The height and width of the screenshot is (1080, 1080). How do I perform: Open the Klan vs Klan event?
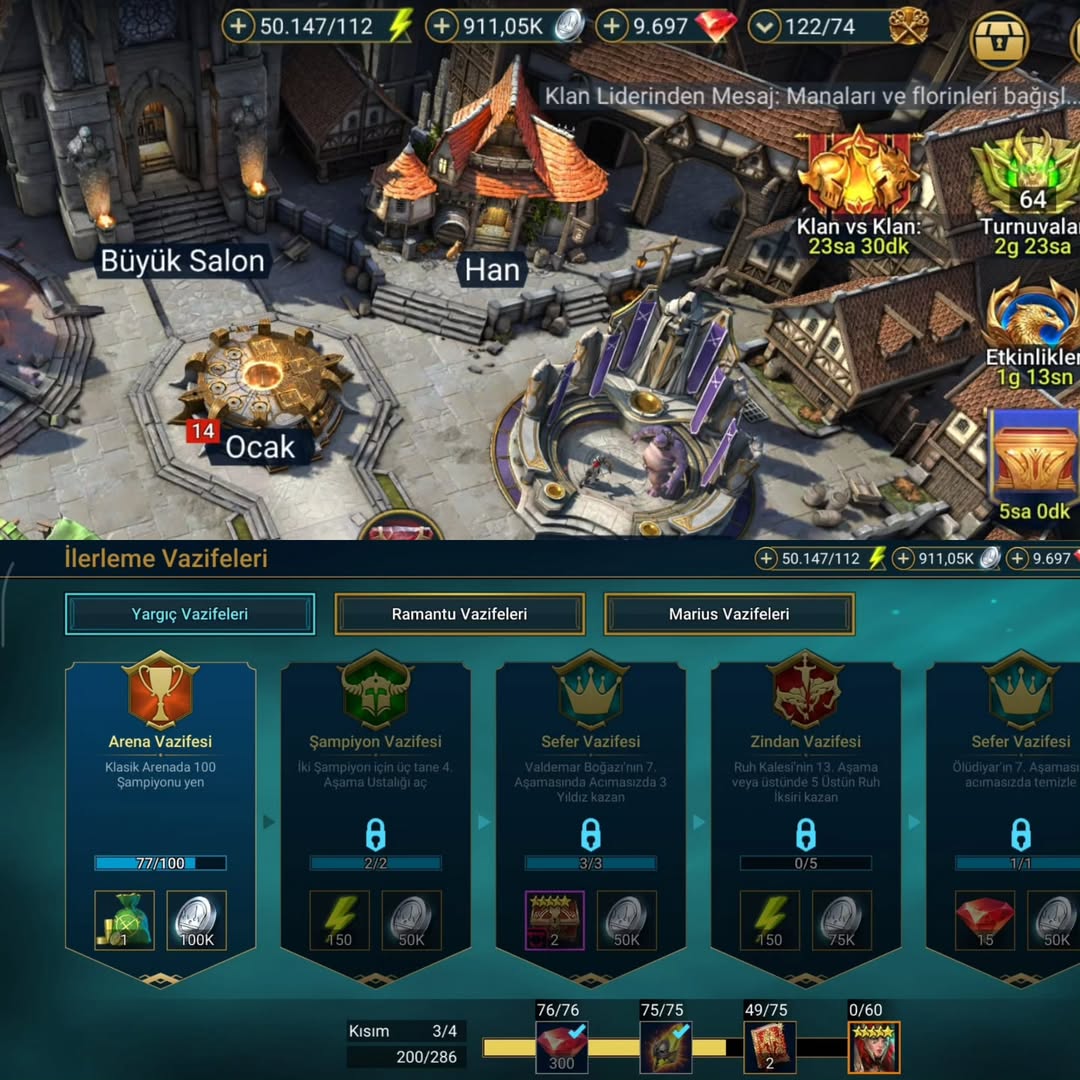click(858, 190)
